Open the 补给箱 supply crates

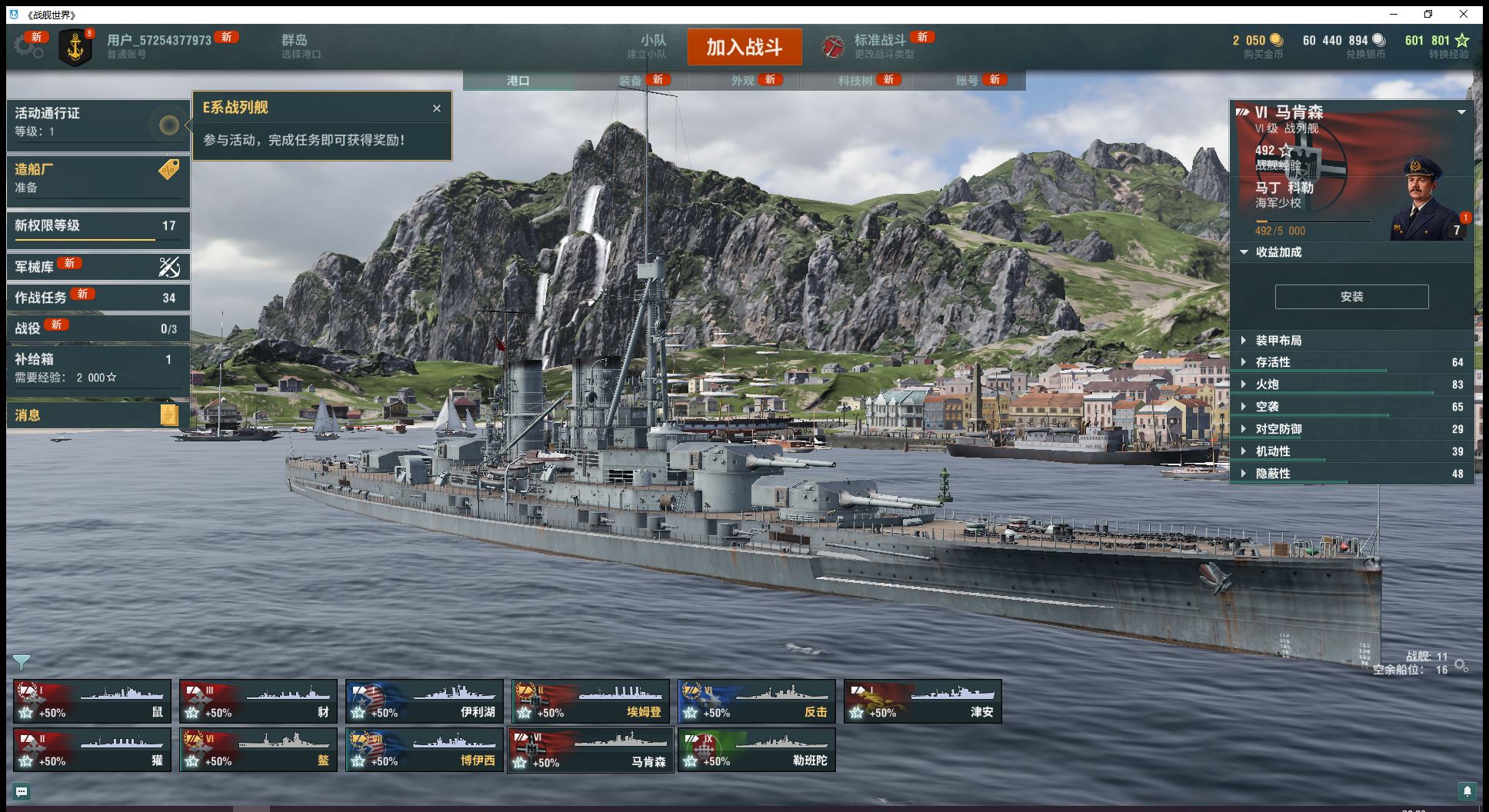(x=98, y=368)
